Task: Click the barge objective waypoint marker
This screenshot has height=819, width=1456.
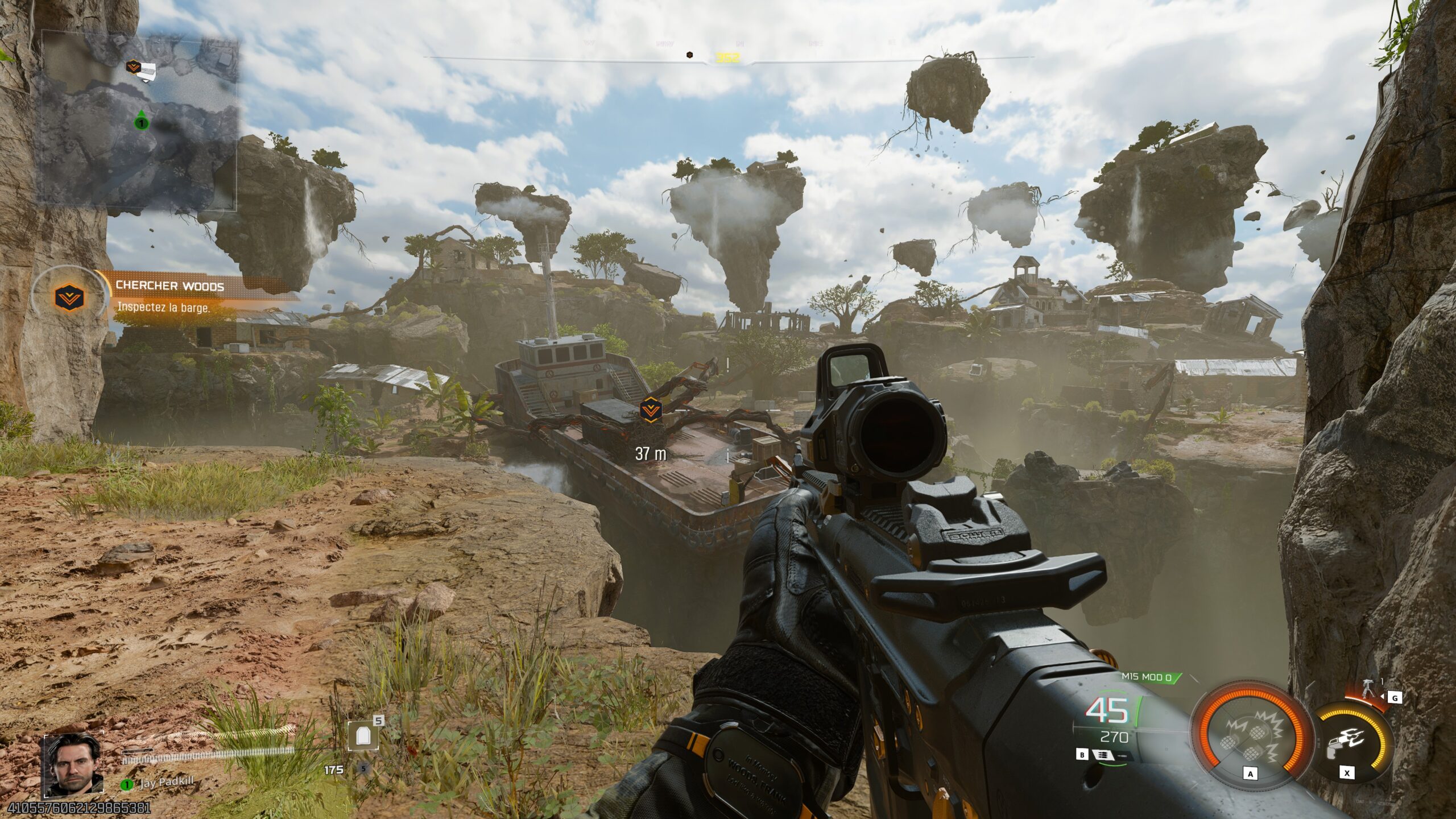Action: 650,409
